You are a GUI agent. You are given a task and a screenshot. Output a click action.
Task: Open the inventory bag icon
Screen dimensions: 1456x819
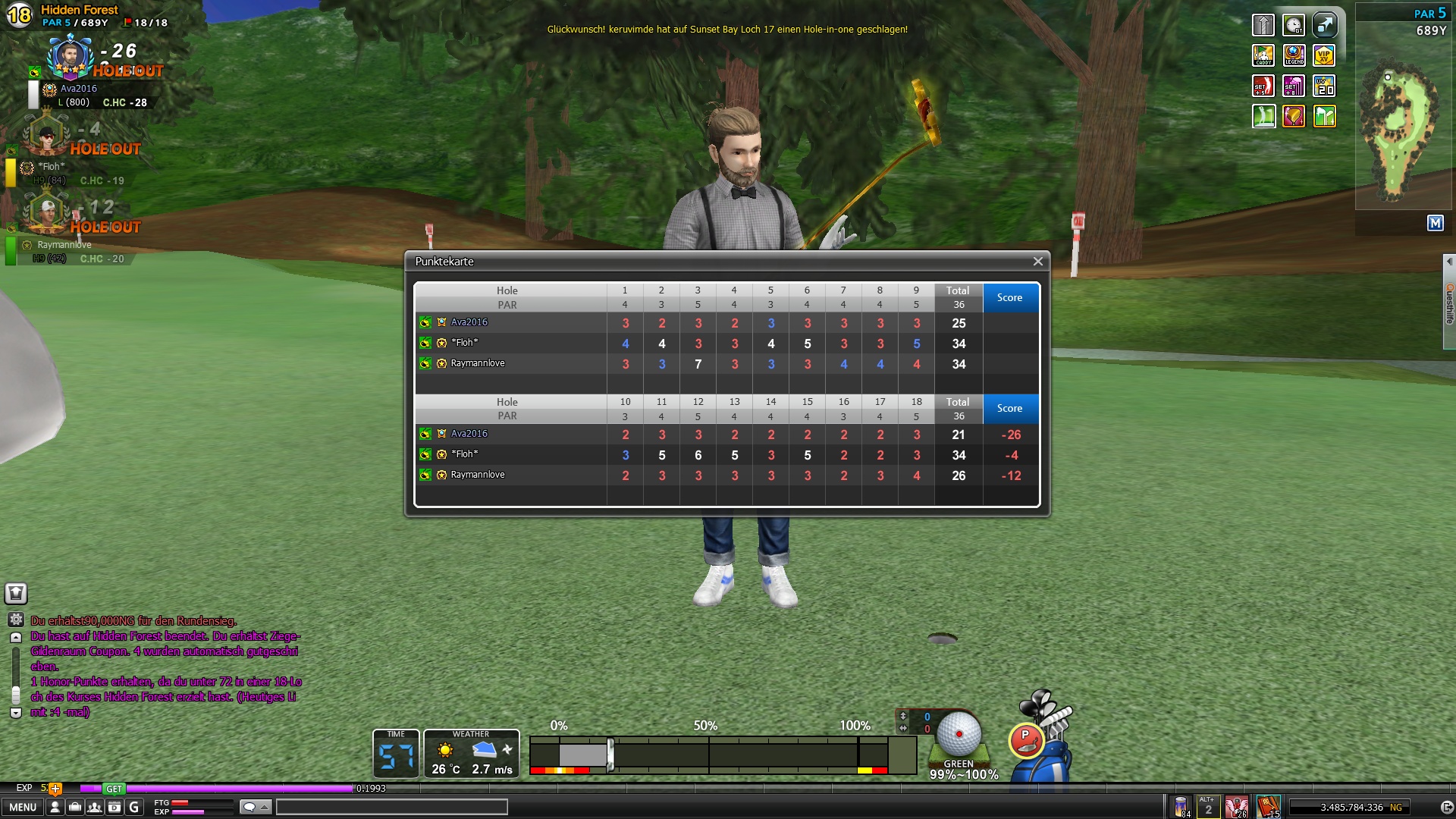(74, 807)
